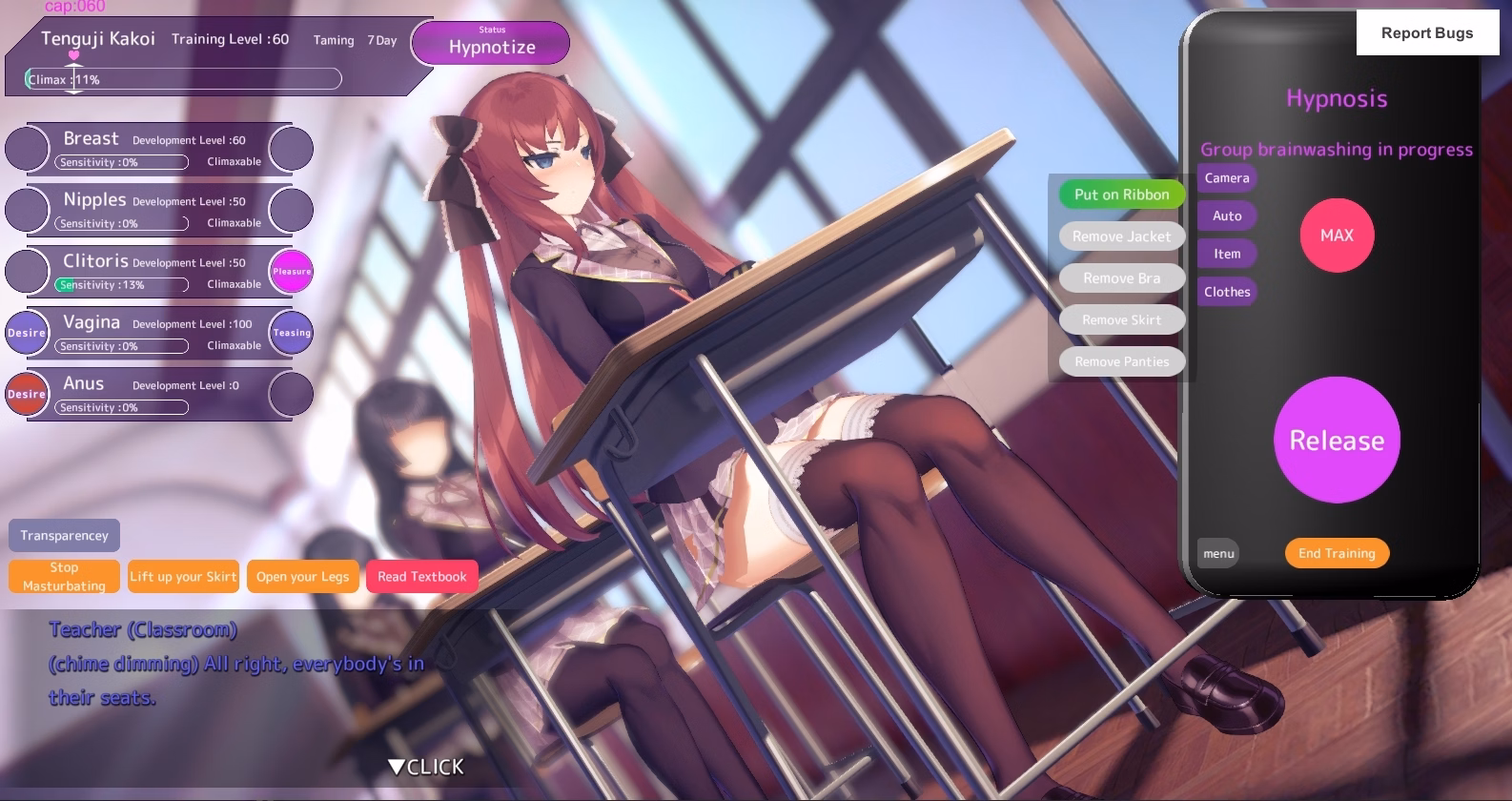This screenshot has height=801, width=1512.
Task: Toggle the Transparency option
Action: click(x=63, y=535)
